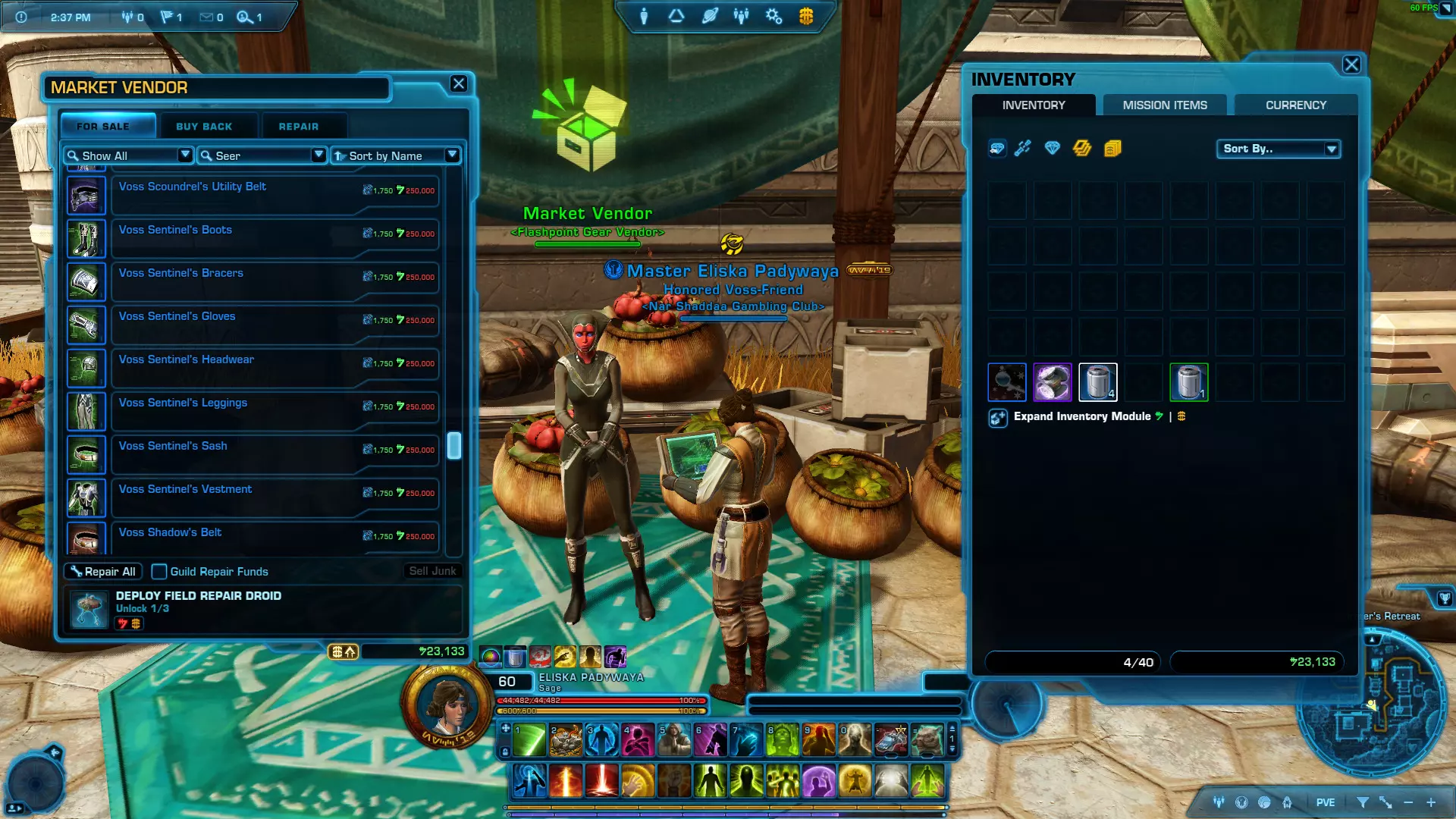The height and width of the screenshot is (819, 1456).
Task: Select the purple-bordered inventory item
Action: 1053,382
